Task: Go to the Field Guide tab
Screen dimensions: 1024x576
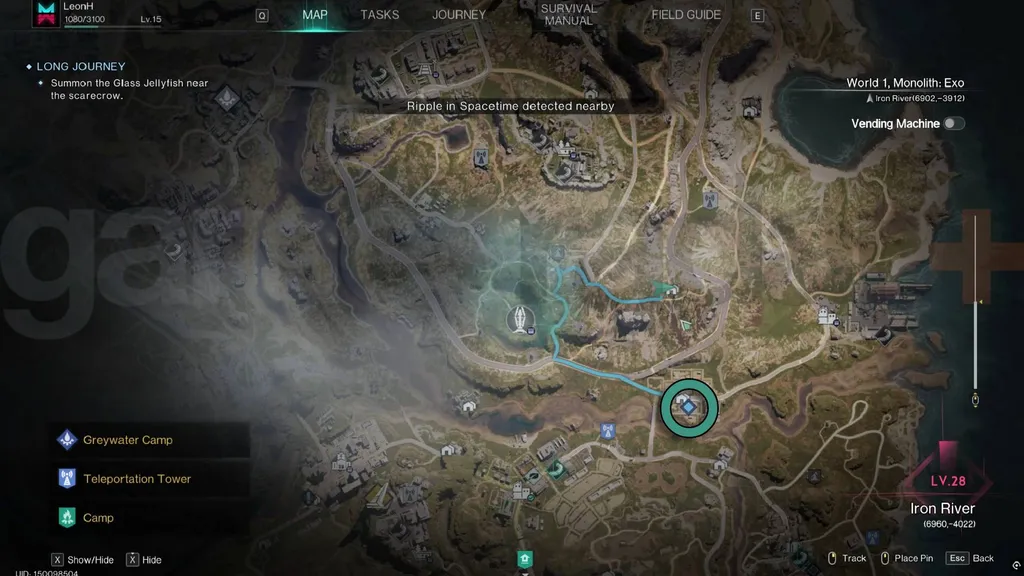Action: click(x=686, y=15)
